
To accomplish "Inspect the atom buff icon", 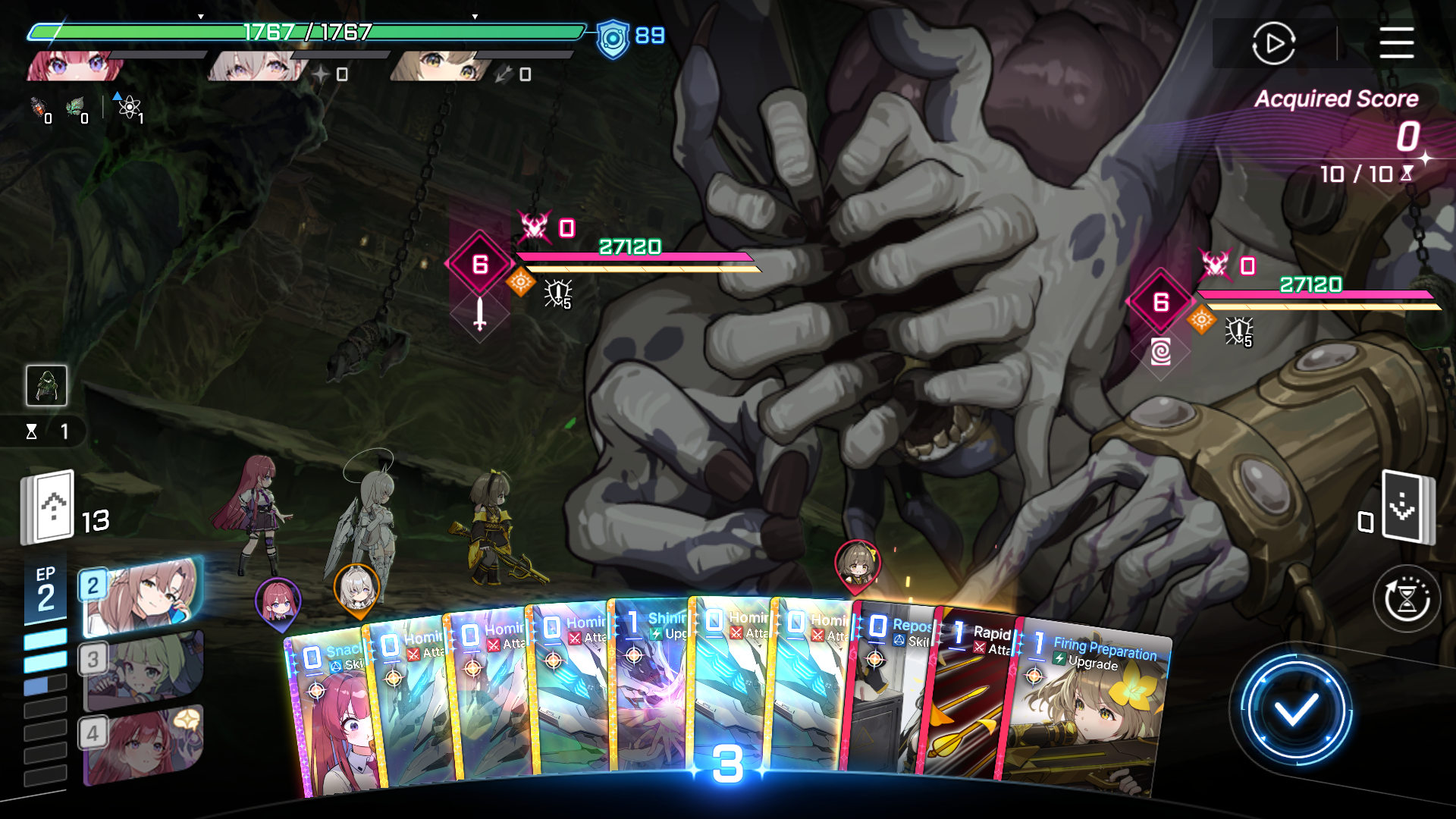I will pyautogui.click(x=130, y=107).
